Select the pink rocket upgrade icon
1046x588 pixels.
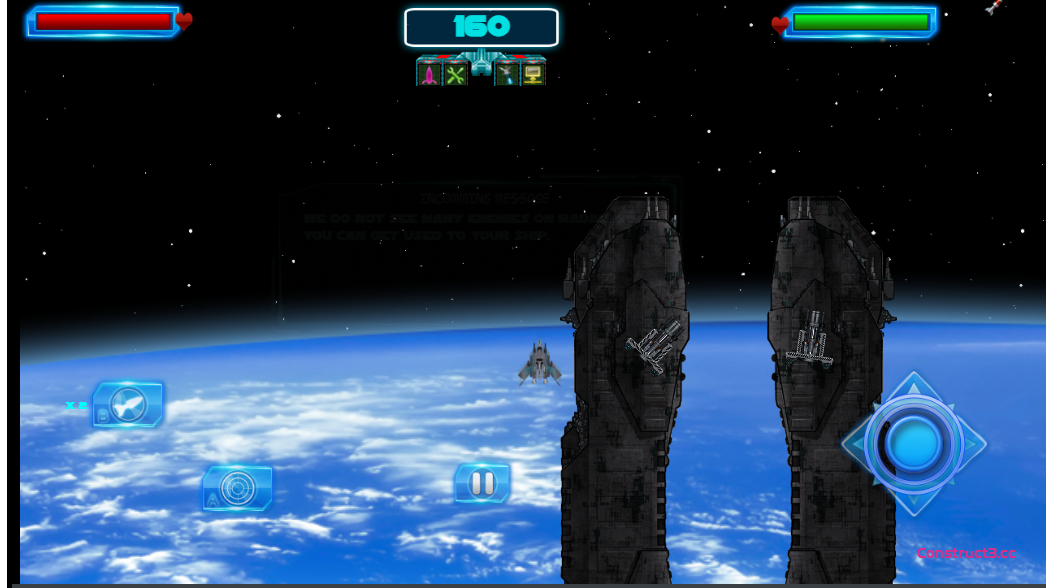tap(429, 74)
